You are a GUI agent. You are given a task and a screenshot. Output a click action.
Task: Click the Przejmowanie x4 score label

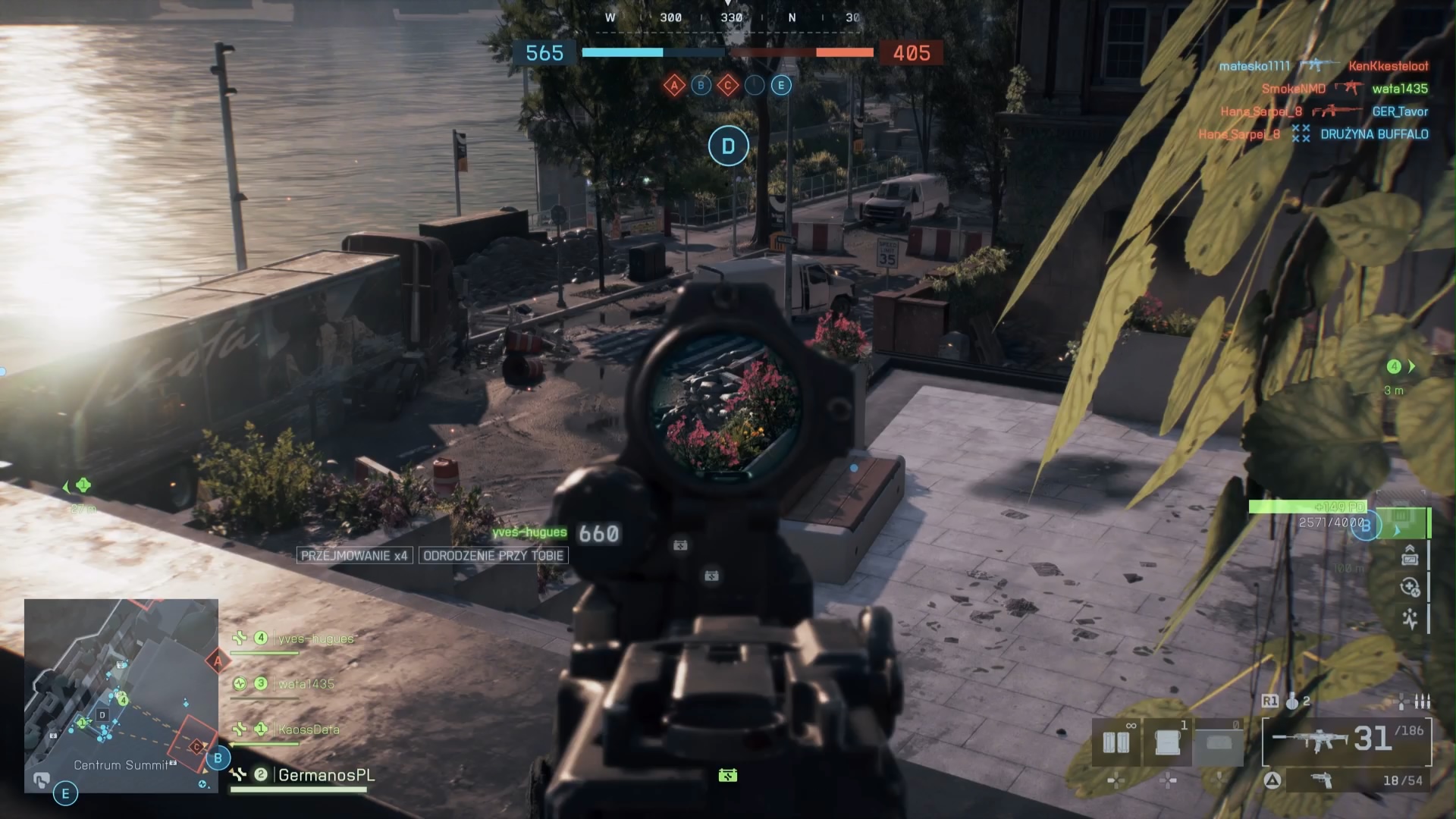[354, 556]
